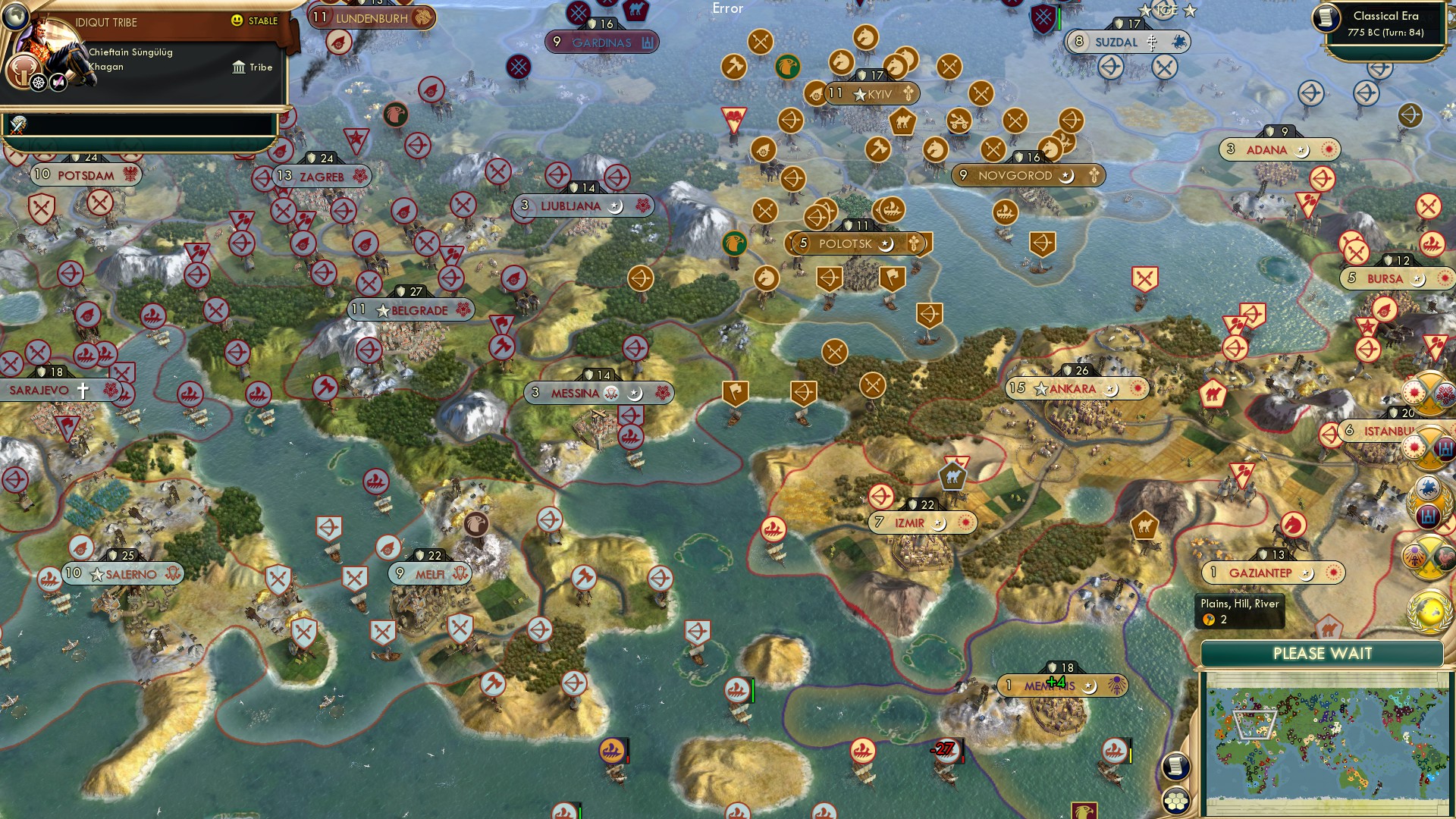Viewport: 1456px width, 819px height.
Task: Click the Tribe government column icon
Action: point(240,67)
